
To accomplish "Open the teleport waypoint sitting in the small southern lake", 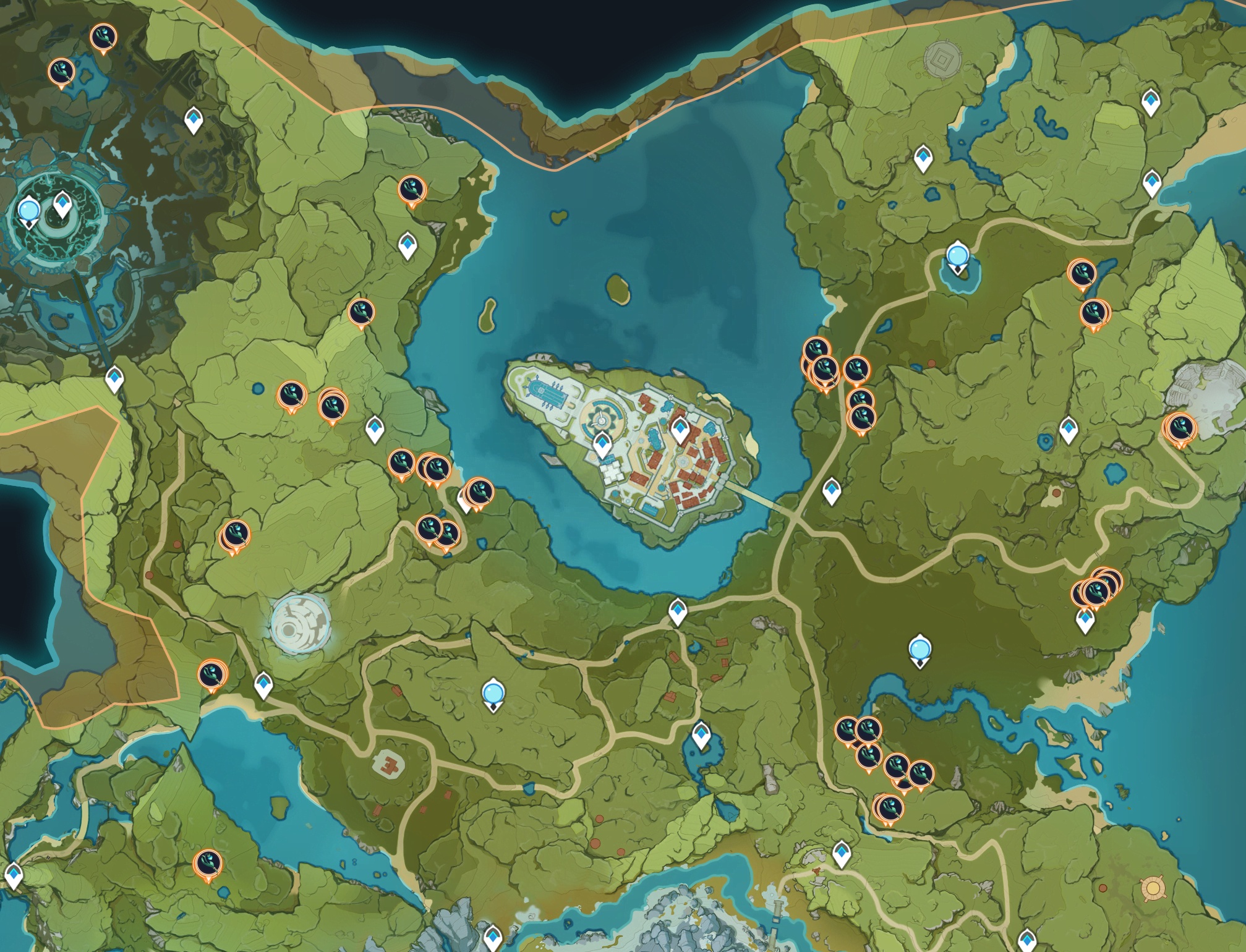I will 701,735.
